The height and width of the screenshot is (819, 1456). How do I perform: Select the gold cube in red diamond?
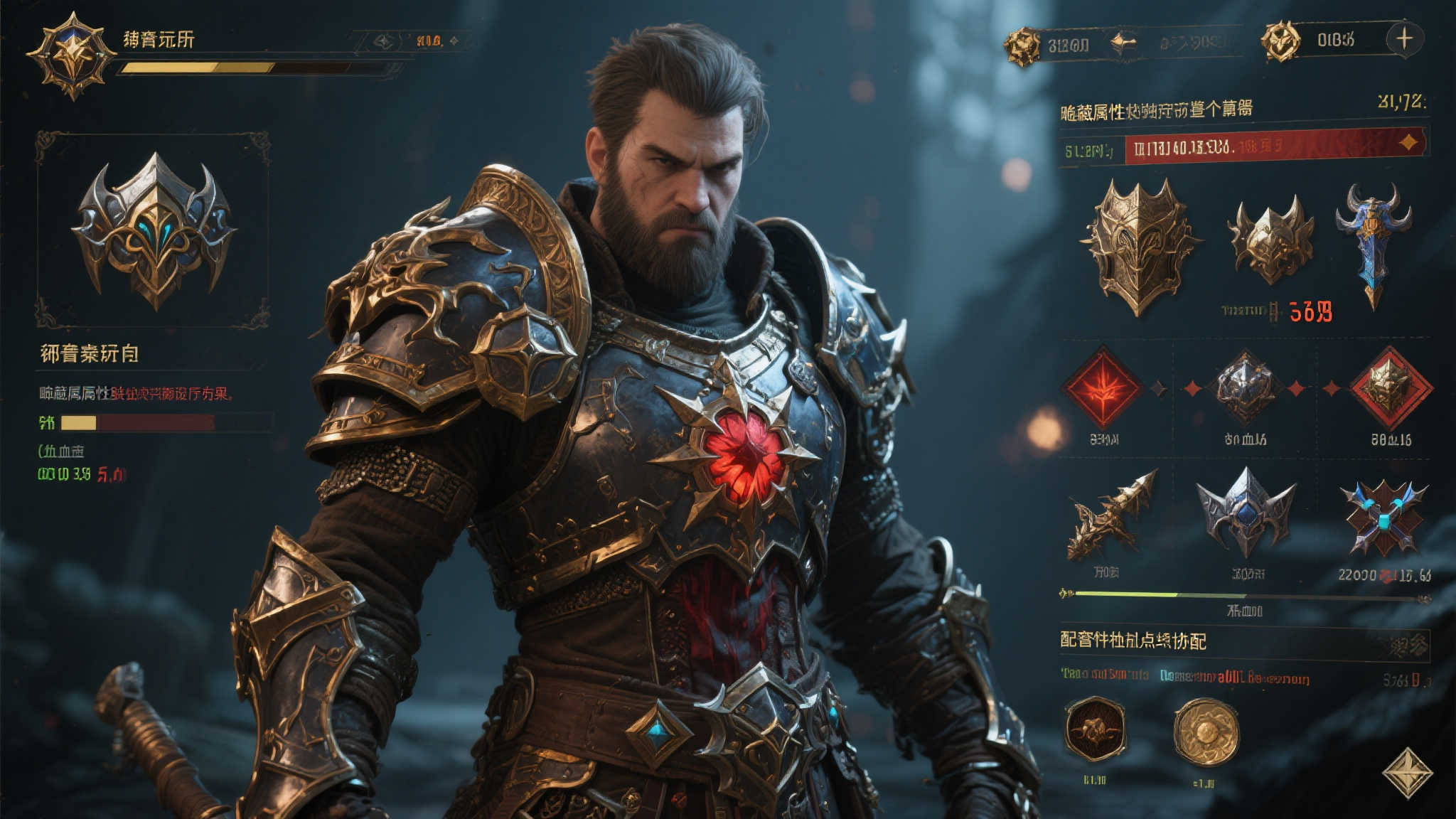(x=1390, y=388)
